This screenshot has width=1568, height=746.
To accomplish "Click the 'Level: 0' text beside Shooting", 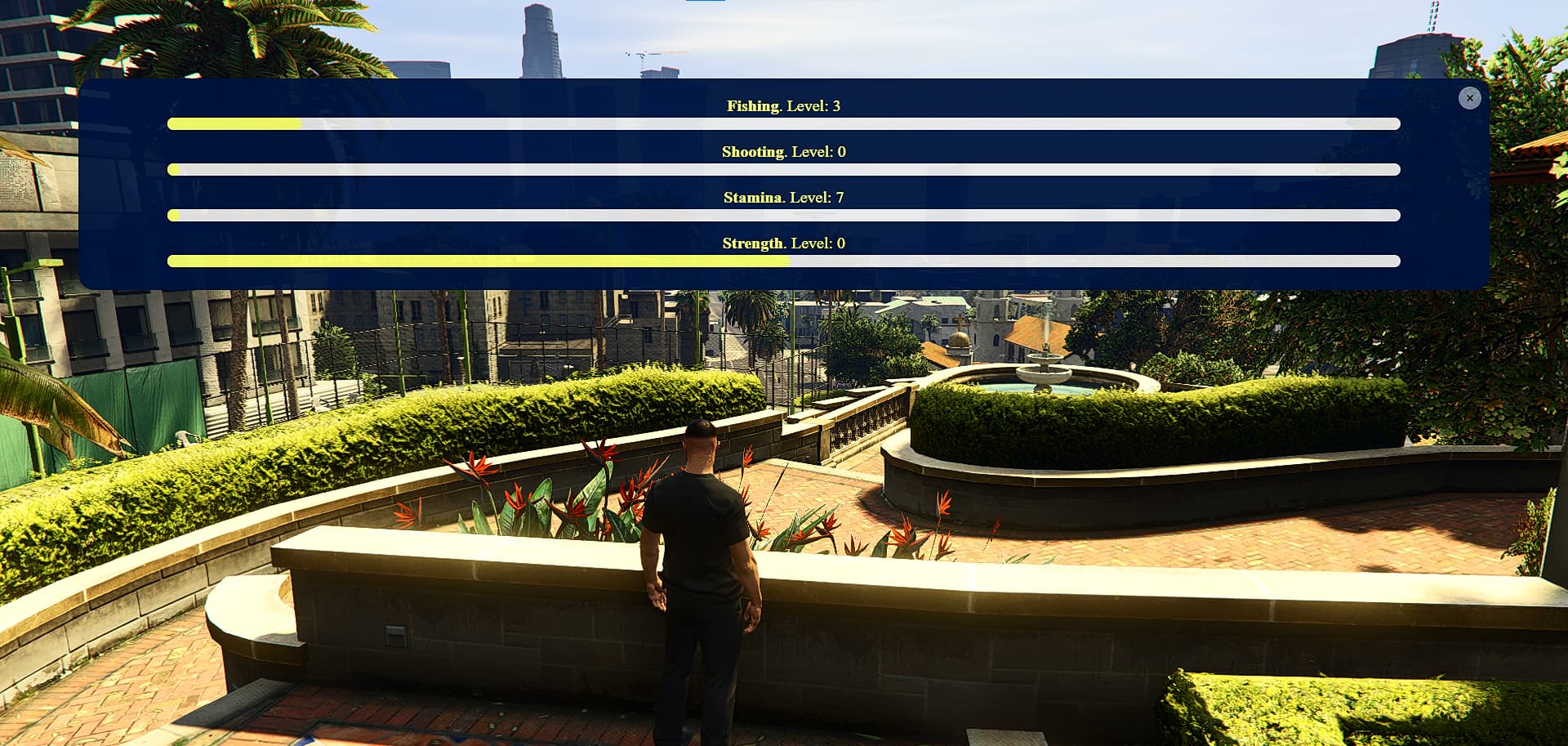I will click(x=819, y=151).
